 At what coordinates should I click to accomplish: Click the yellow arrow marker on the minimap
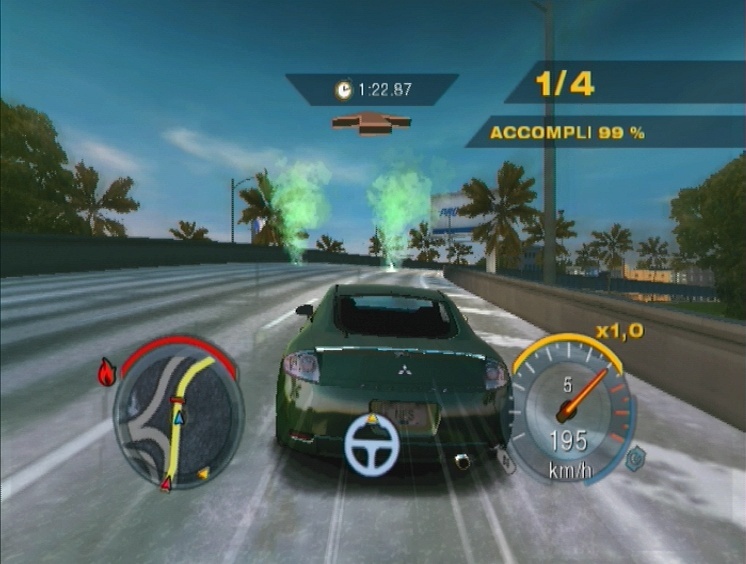tap(203, 471)
